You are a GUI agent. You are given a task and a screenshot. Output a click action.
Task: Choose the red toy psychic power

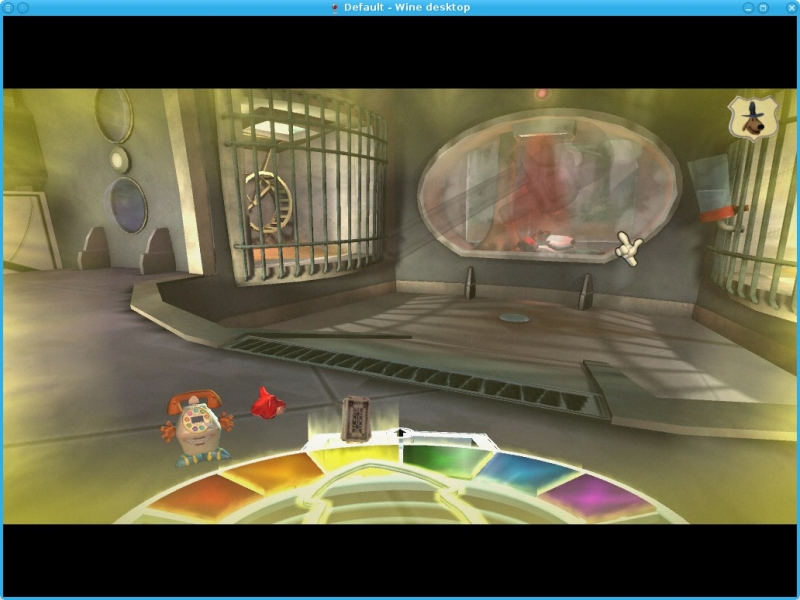(x=268, y=402)
